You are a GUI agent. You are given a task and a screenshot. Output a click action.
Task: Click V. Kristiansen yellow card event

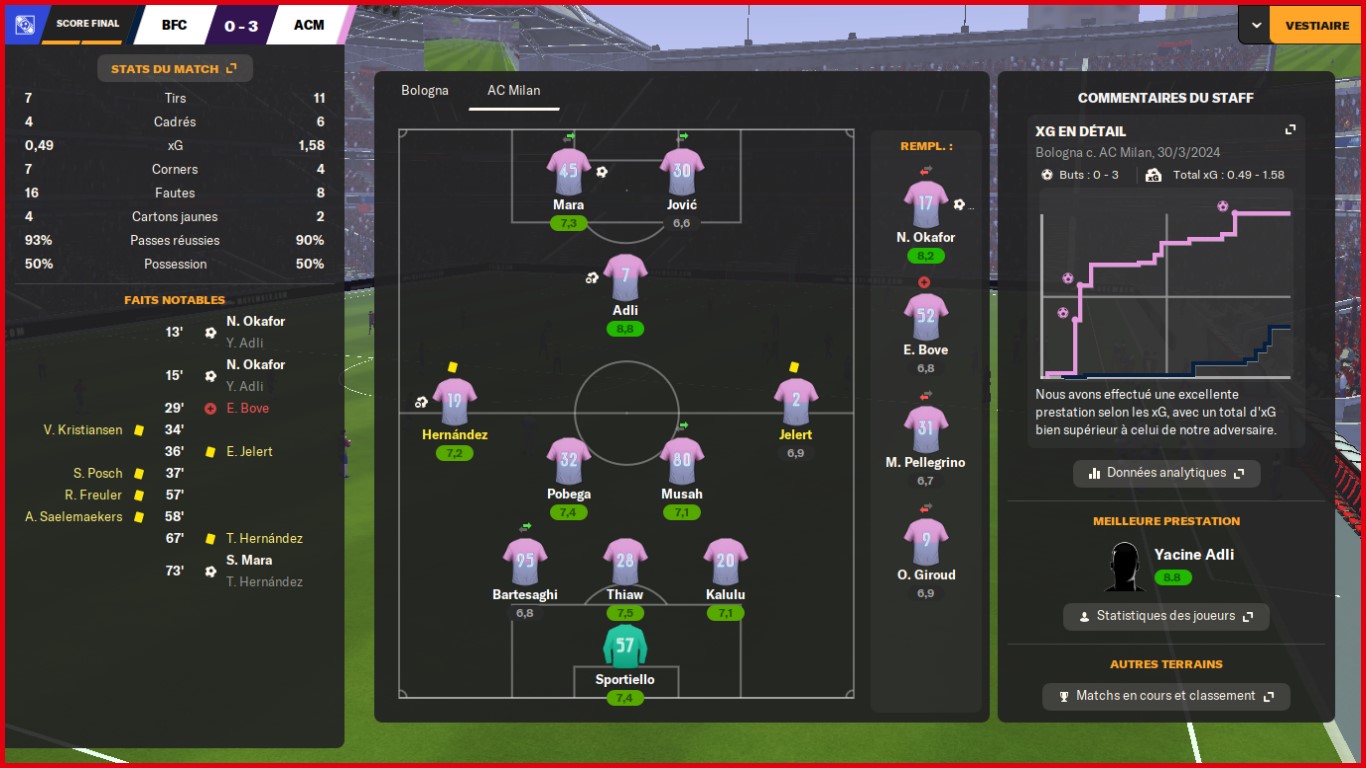coord(83,430)
